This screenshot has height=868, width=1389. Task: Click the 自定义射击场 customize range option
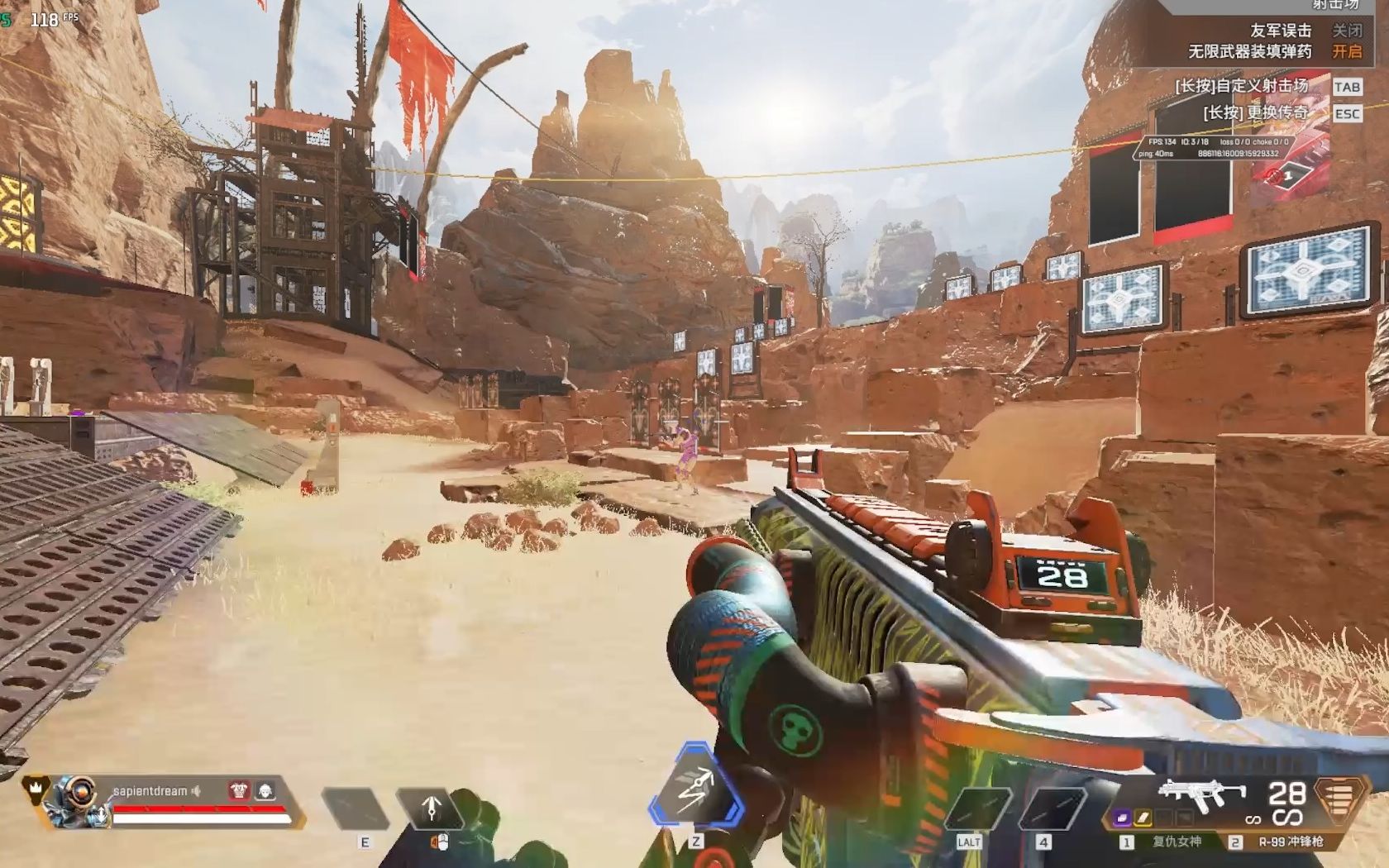pyautogui.click(x=1242, y=86)
